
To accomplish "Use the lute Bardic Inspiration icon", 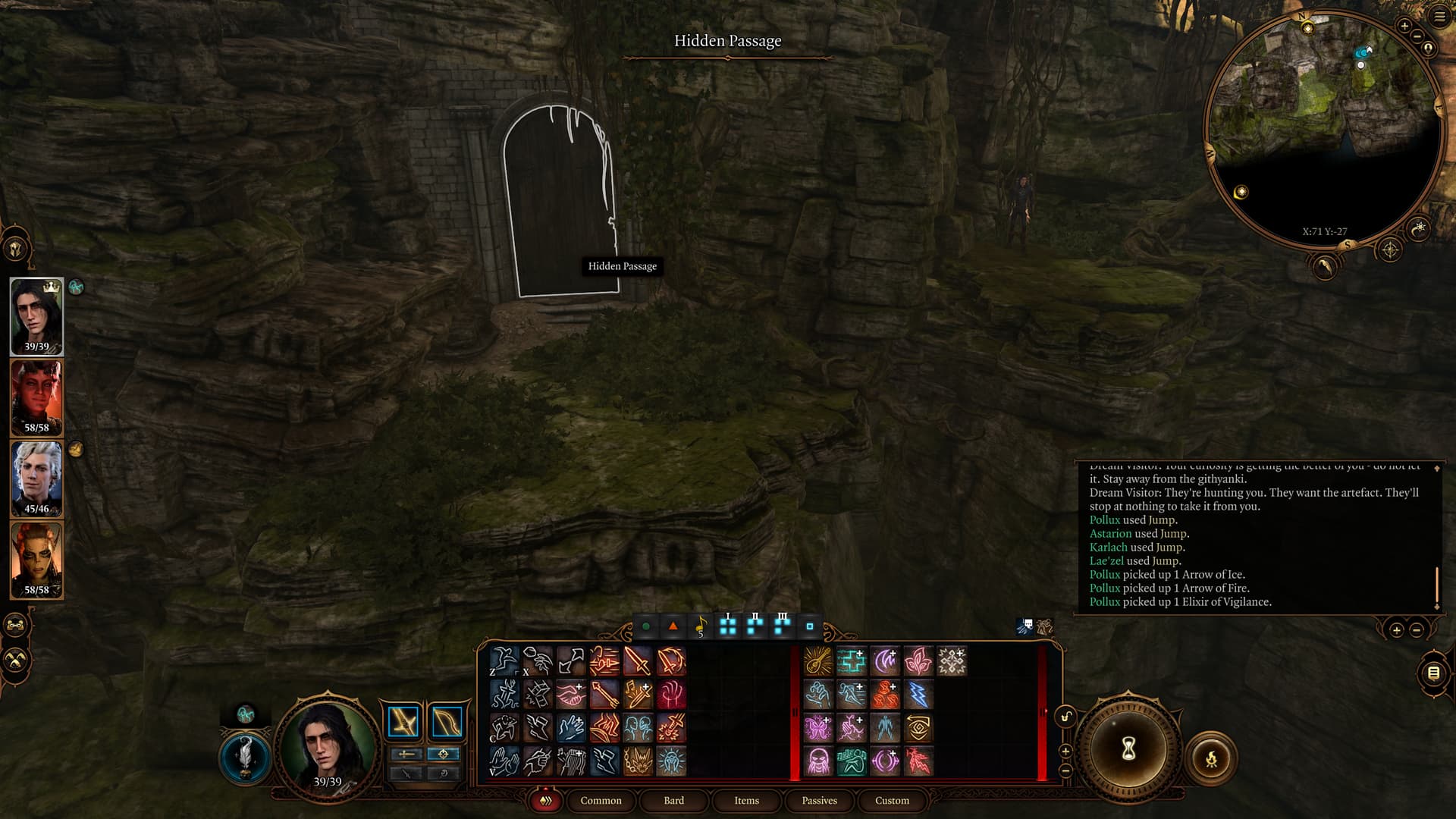I will (x=817, y=661).
